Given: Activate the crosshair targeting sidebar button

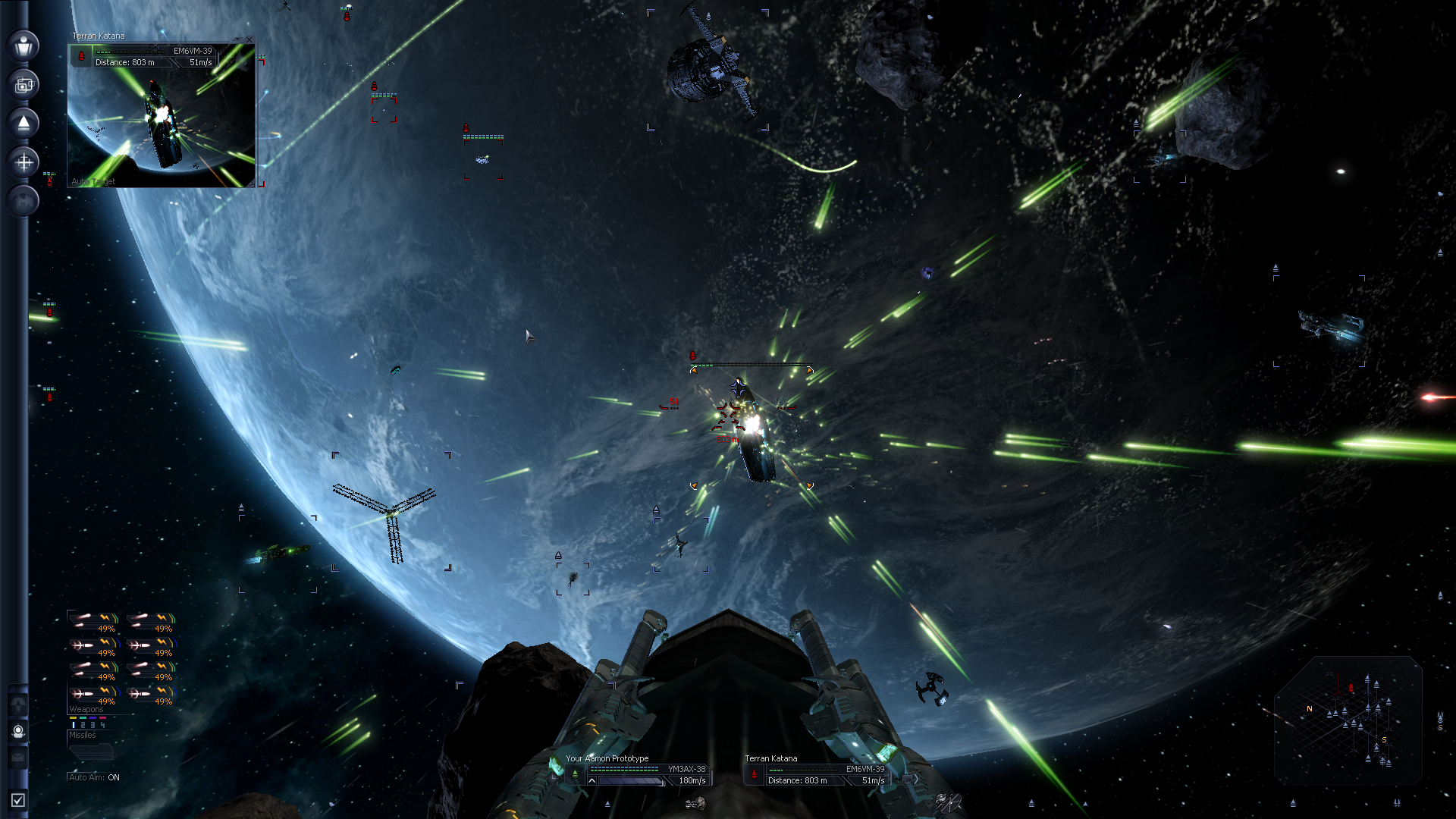Looking at the screenshot, I should 24,162.
